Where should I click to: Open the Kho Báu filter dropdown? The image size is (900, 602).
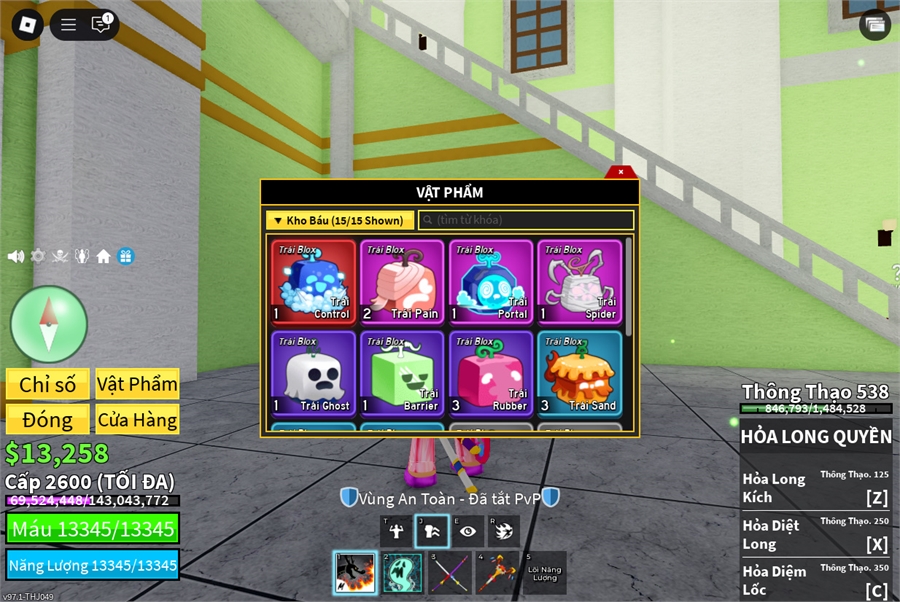(340, 220)
